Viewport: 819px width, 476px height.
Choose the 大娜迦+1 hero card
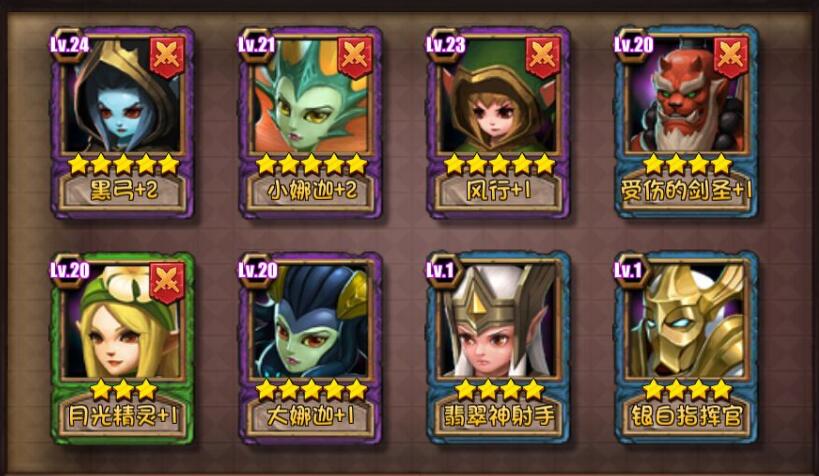pyautogui.click(x=309, y=346)
